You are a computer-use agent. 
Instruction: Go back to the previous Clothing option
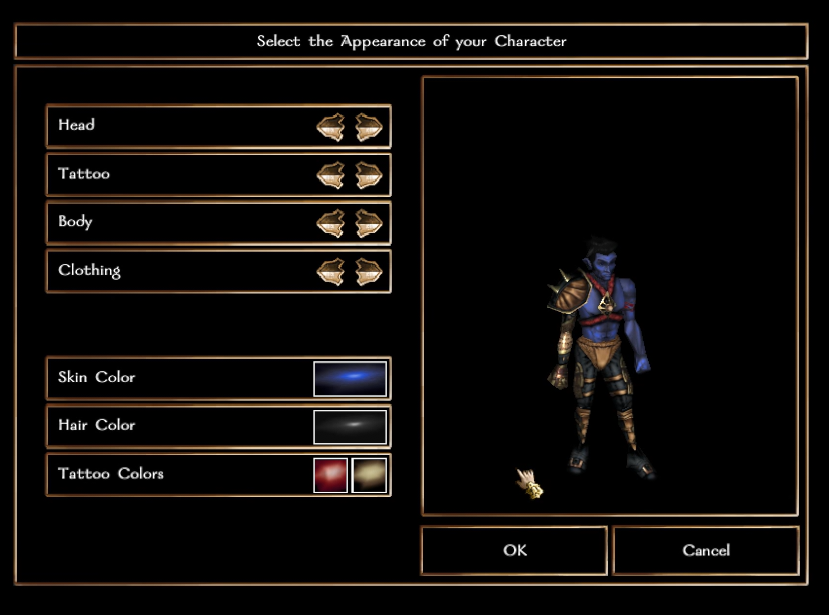point(330,271)
